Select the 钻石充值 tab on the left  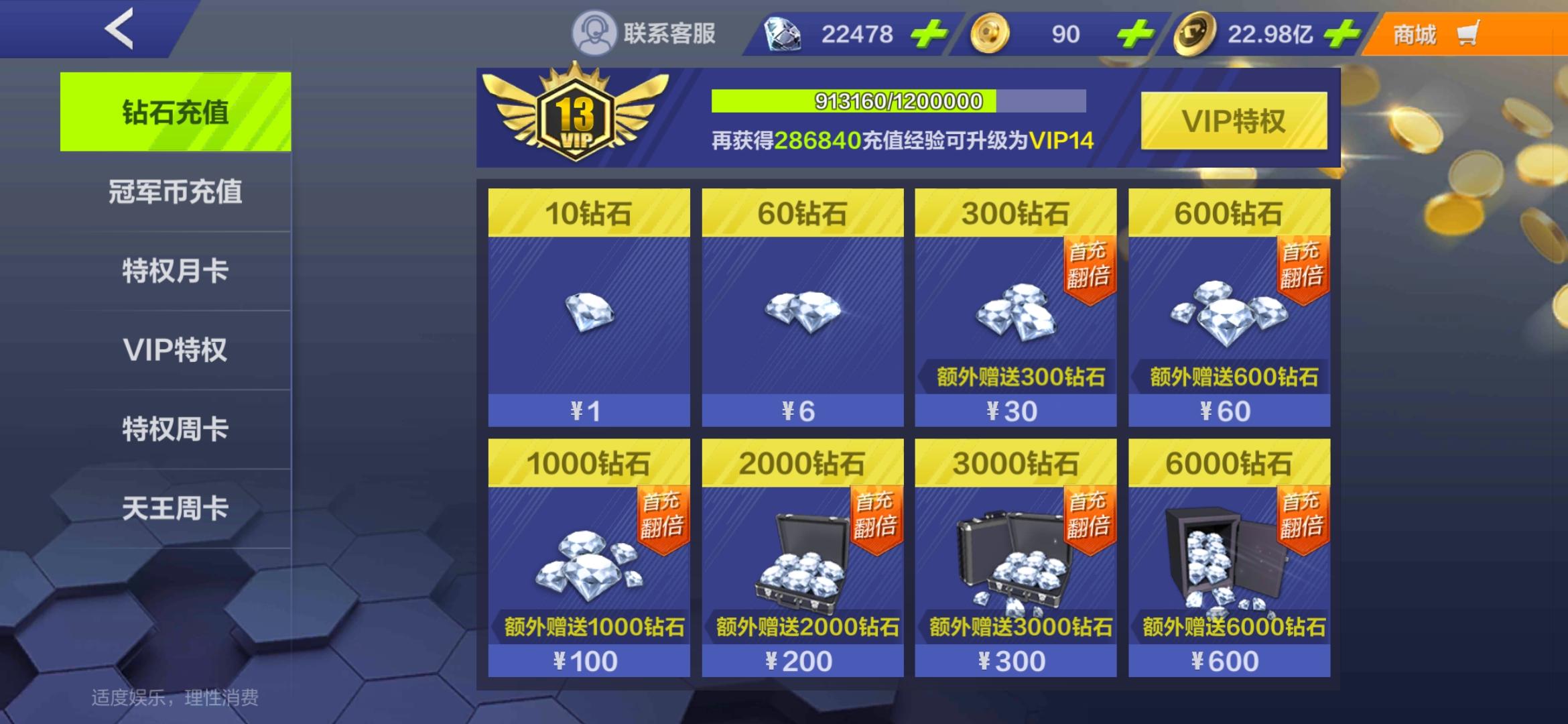click(174, 113)
